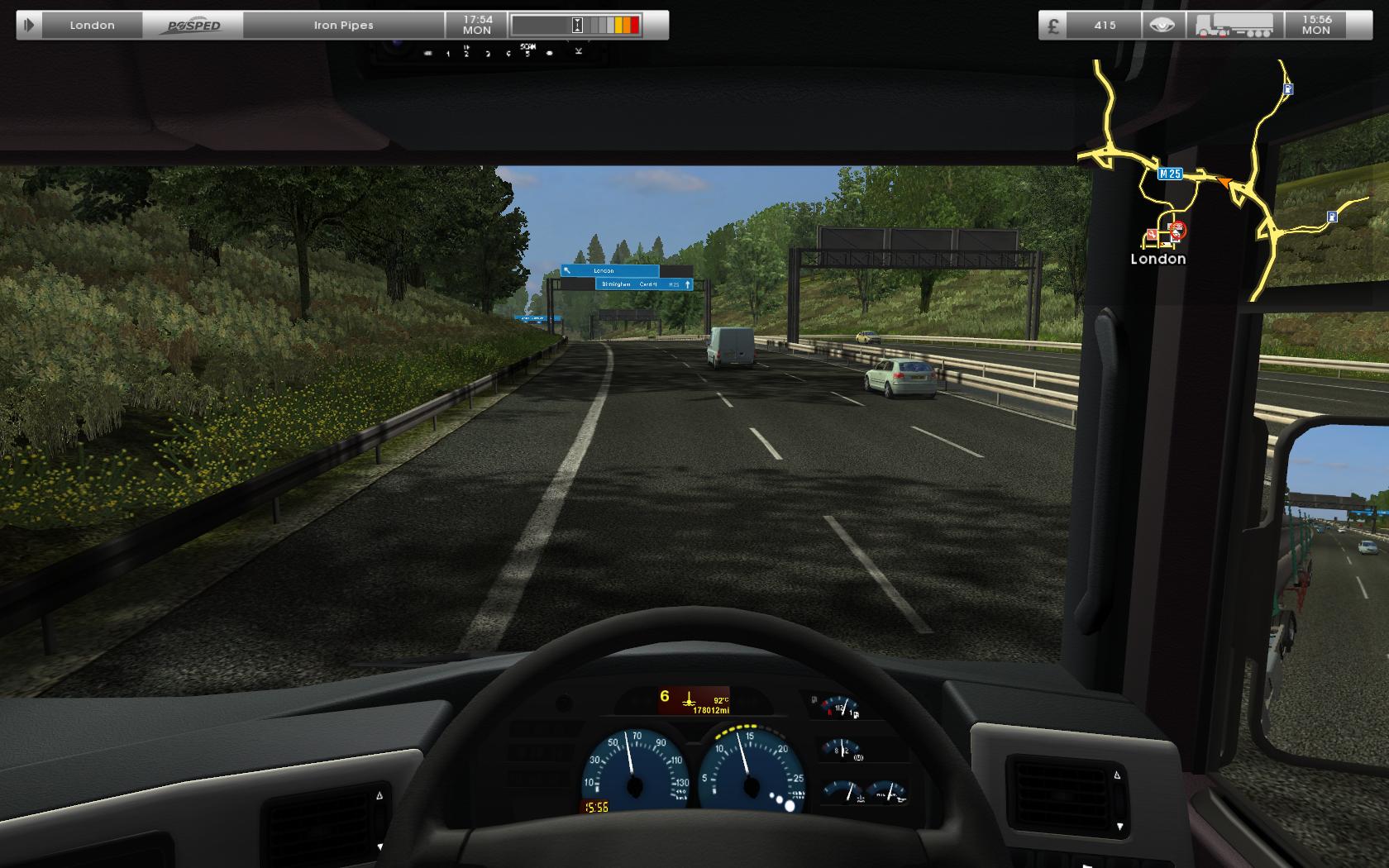
Task: Click the 17:54 MON delivery deadline
Action: (477, 25)
